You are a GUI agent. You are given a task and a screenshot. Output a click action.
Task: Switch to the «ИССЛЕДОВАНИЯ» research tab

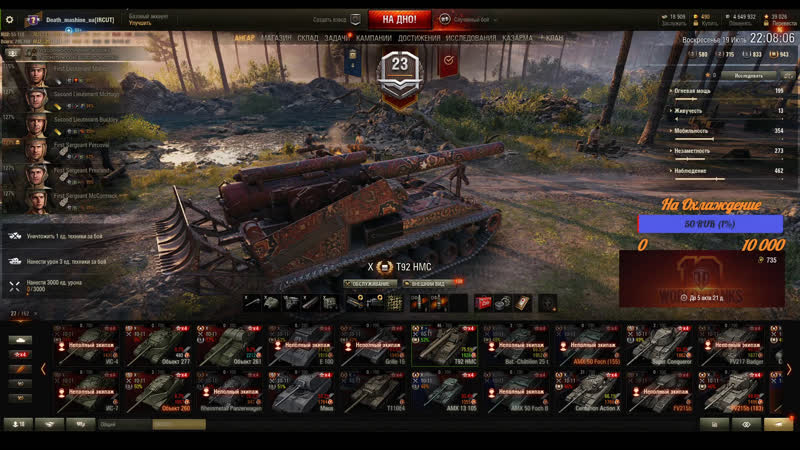(471, 38)
